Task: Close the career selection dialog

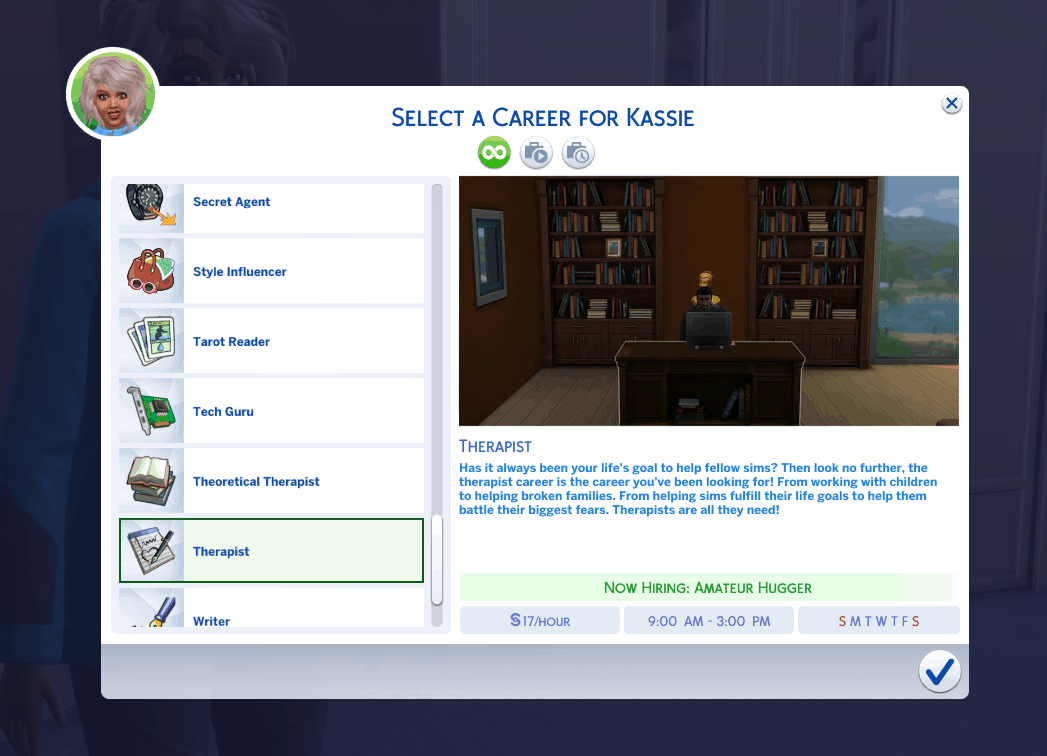Action: 951,103
